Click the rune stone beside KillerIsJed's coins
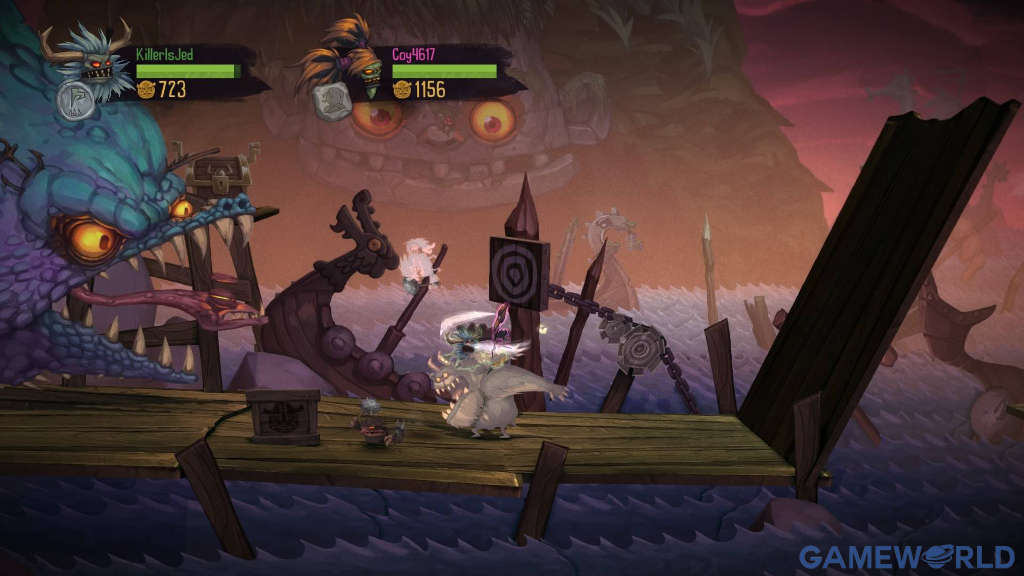The image size is (1024, 576). click(75, 100)
